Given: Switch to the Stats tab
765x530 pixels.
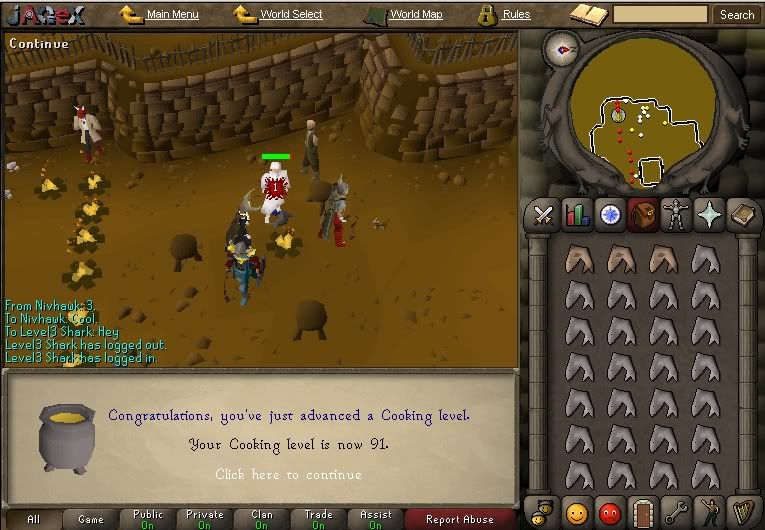Looking at the screenshot, I should [577, 215].
